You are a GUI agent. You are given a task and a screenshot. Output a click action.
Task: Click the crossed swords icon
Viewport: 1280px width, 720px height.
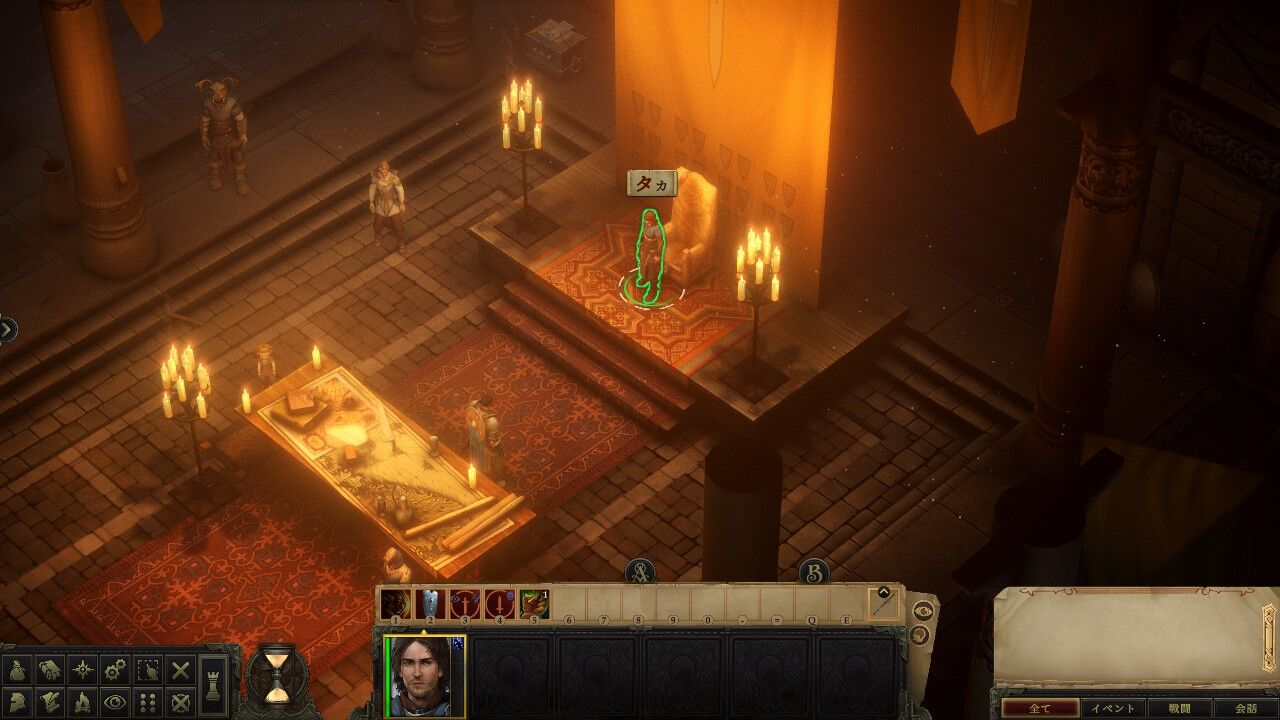click(180, 670)
